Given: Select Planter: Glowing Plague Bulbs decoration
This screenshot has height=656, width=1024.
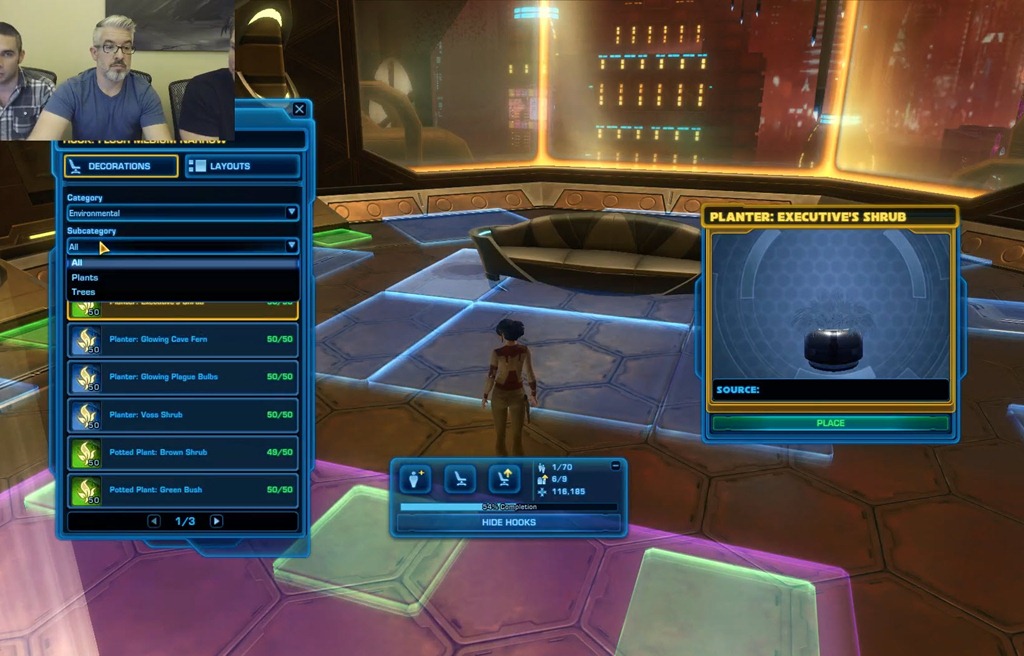Looking at the screenshot, I should point(182,377).
